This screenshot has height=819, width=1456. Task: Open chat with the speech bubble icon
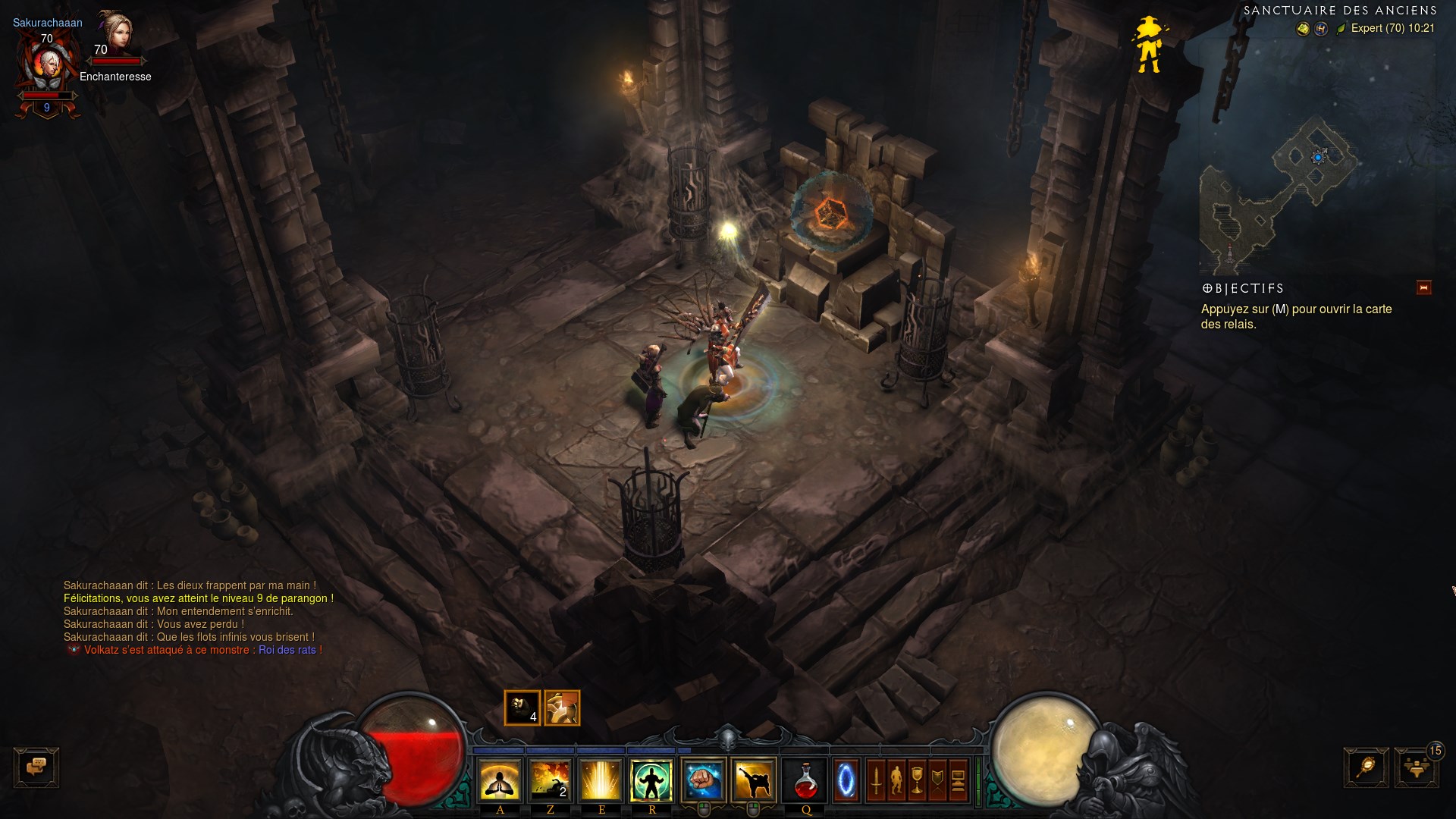(x=36, y=768)
